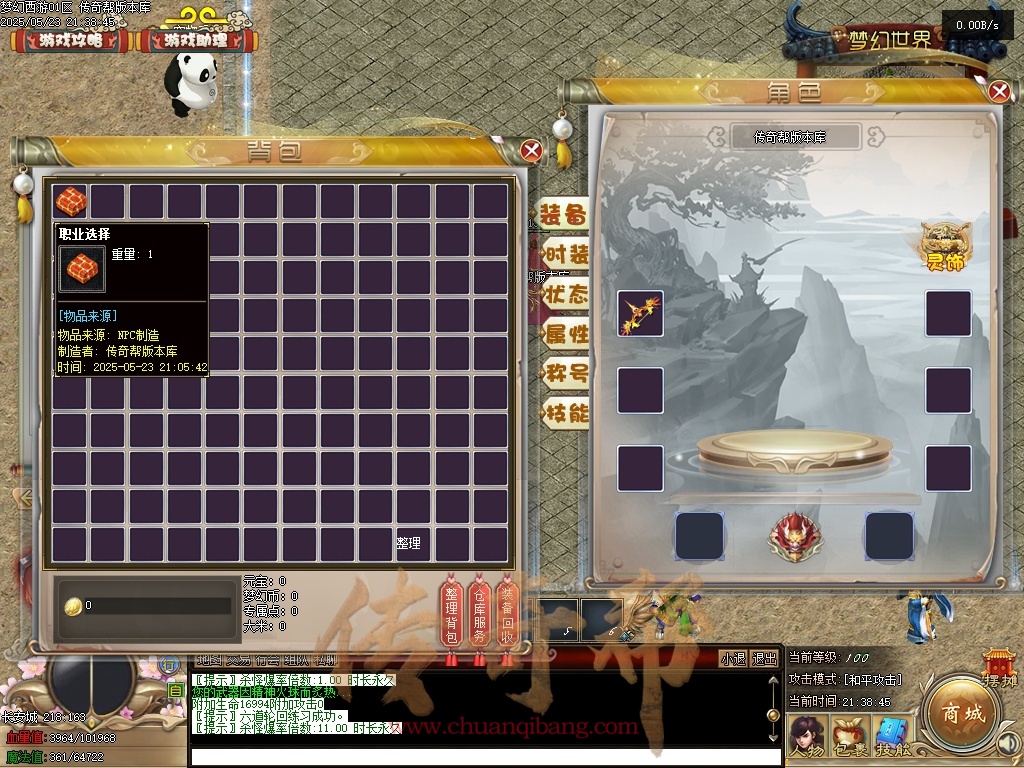Click the 退出 exit button above chat
The image size is (1024, 768).
765,659
